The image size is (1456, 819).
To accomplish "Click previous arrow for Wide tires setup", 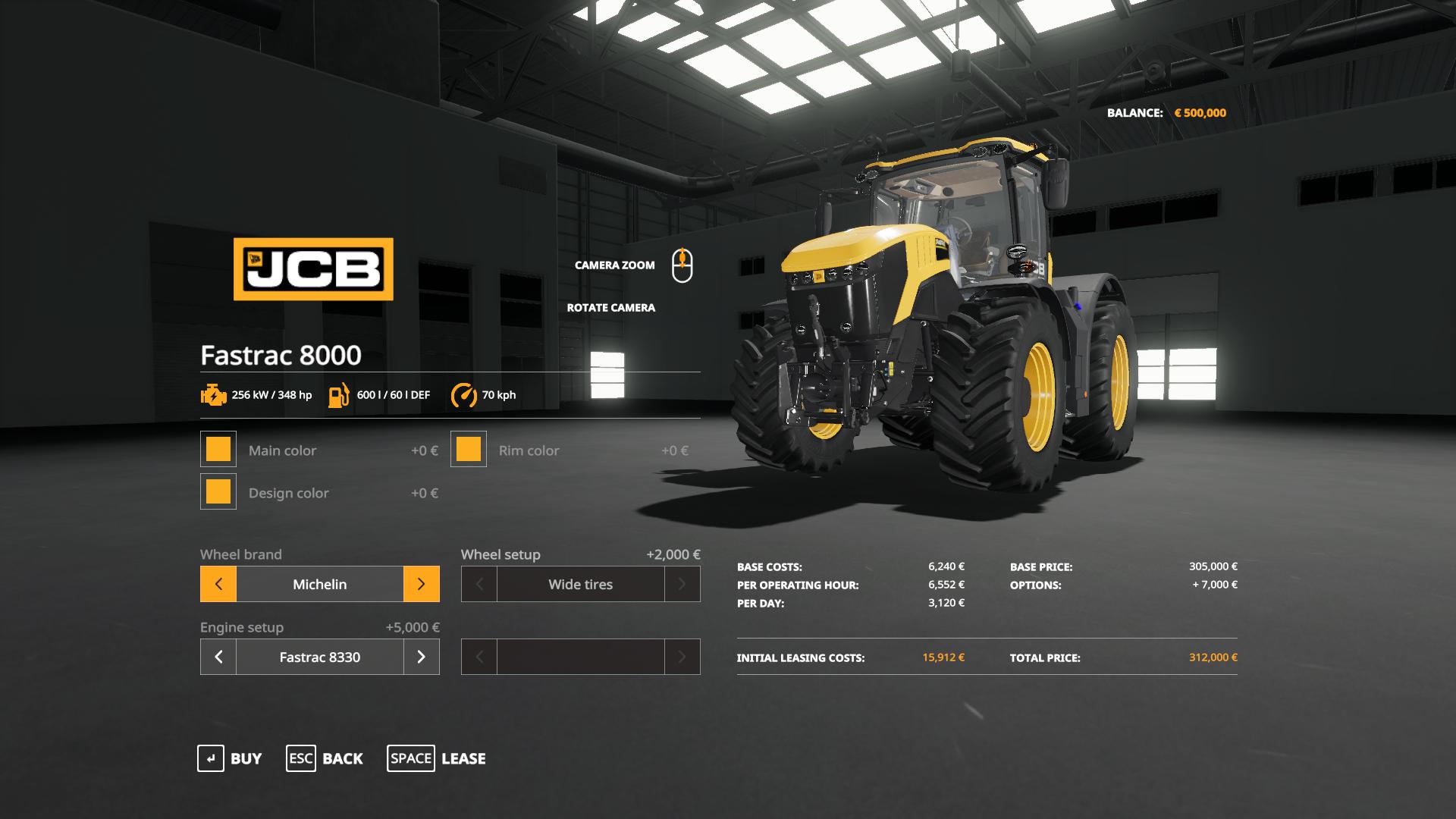I will point(479,584).
